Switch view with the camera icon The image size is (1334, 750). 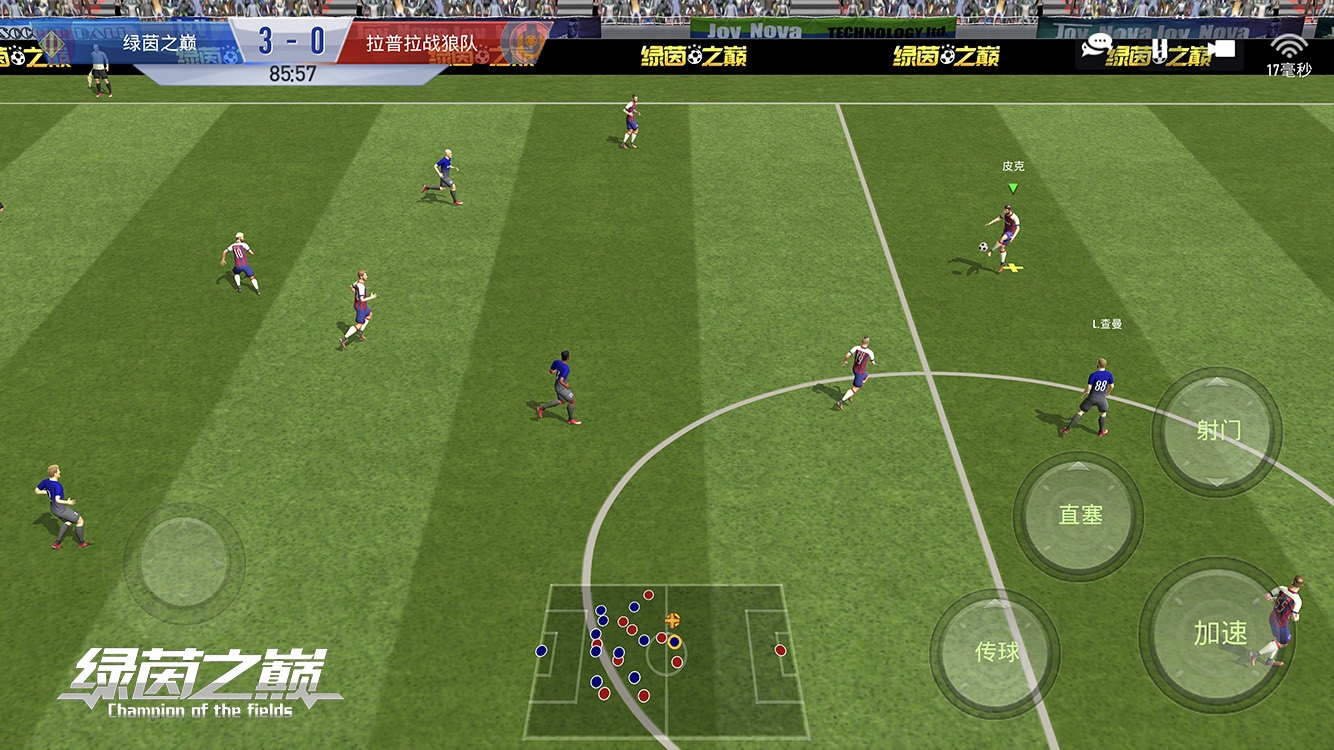click(1221, 48)
